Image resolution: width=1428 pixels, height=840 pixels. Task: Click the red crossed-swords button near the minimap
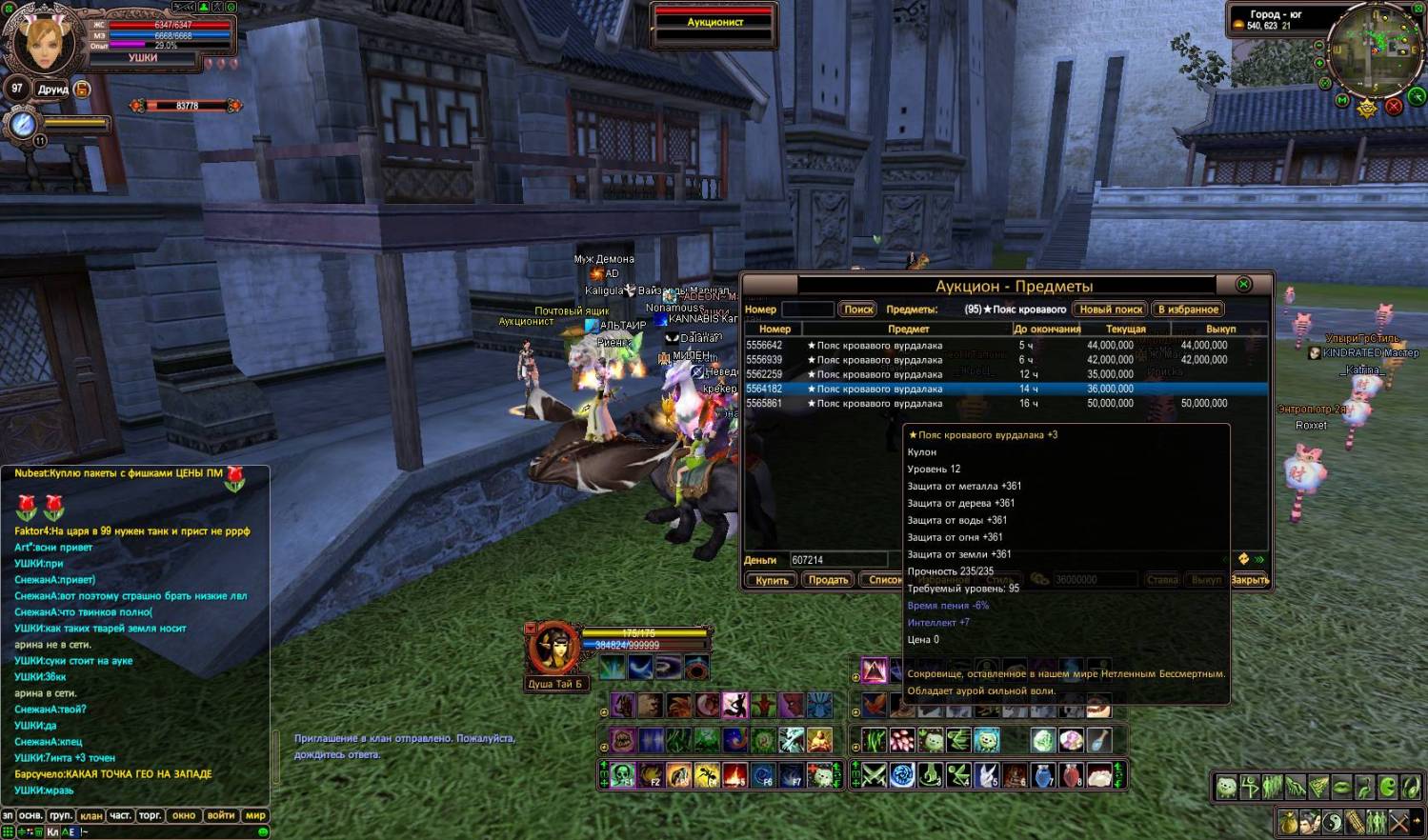tap(1394, 107)
